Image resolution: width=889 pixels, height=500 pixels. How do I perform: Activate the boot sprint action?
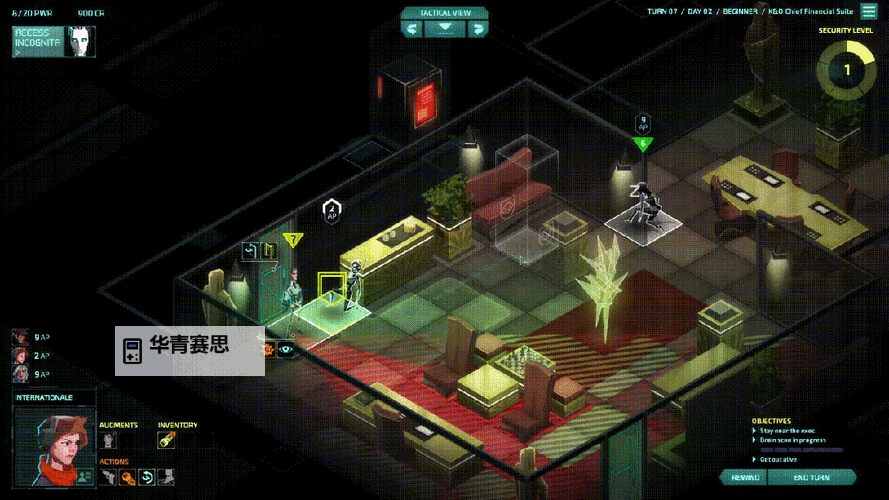pos(165,477)
